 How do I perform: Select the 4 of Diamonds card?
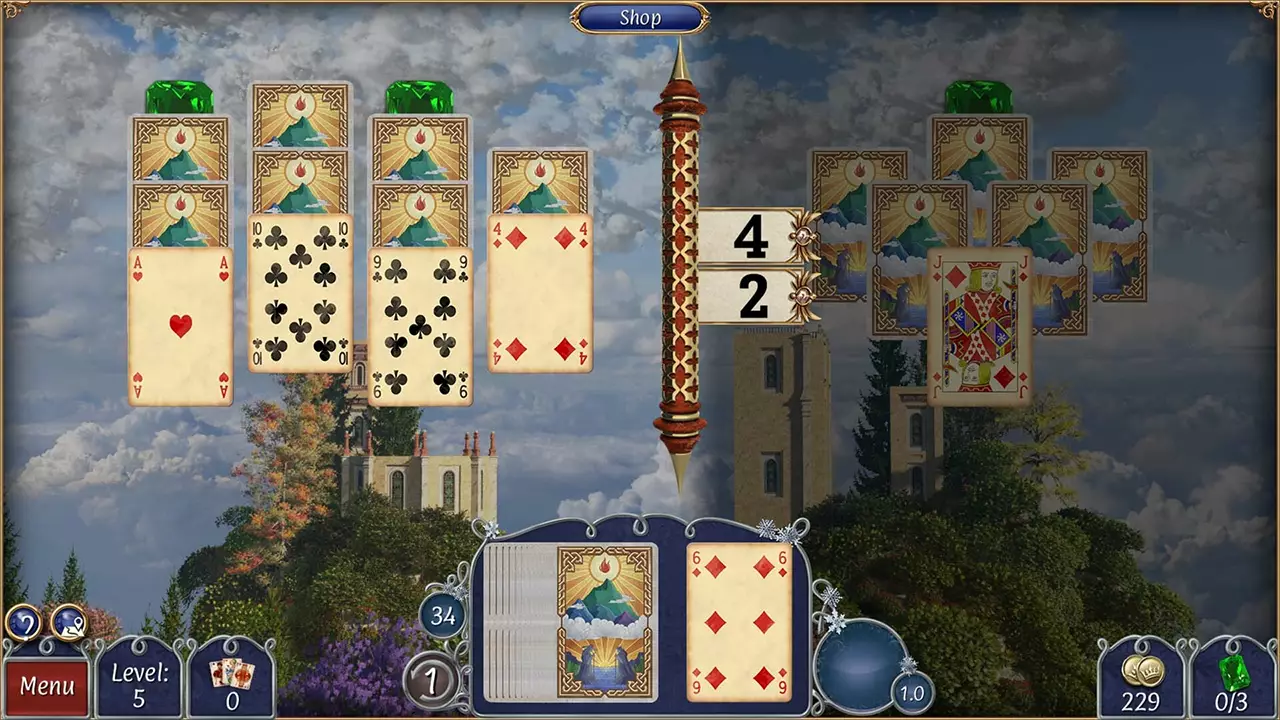pyautogui.click(x=540, y=290)
